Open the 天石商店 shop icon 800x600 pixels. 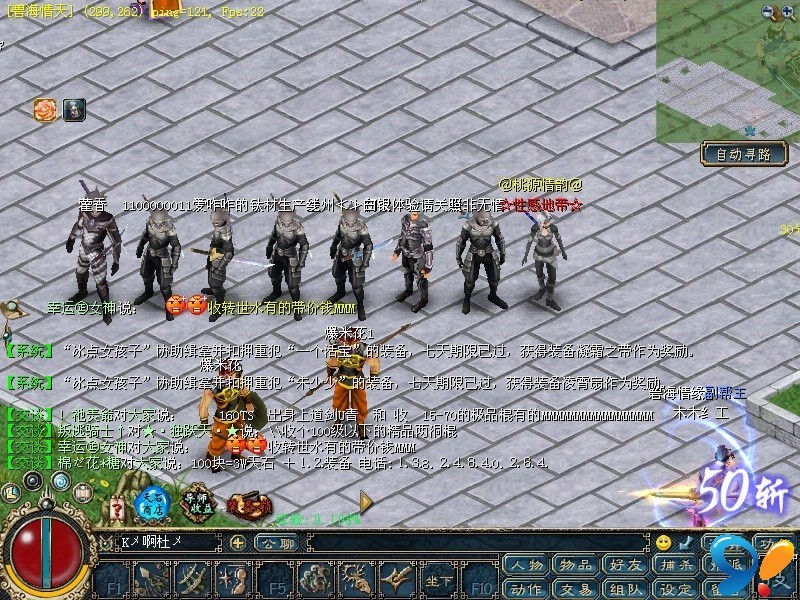tap(151, 505)
